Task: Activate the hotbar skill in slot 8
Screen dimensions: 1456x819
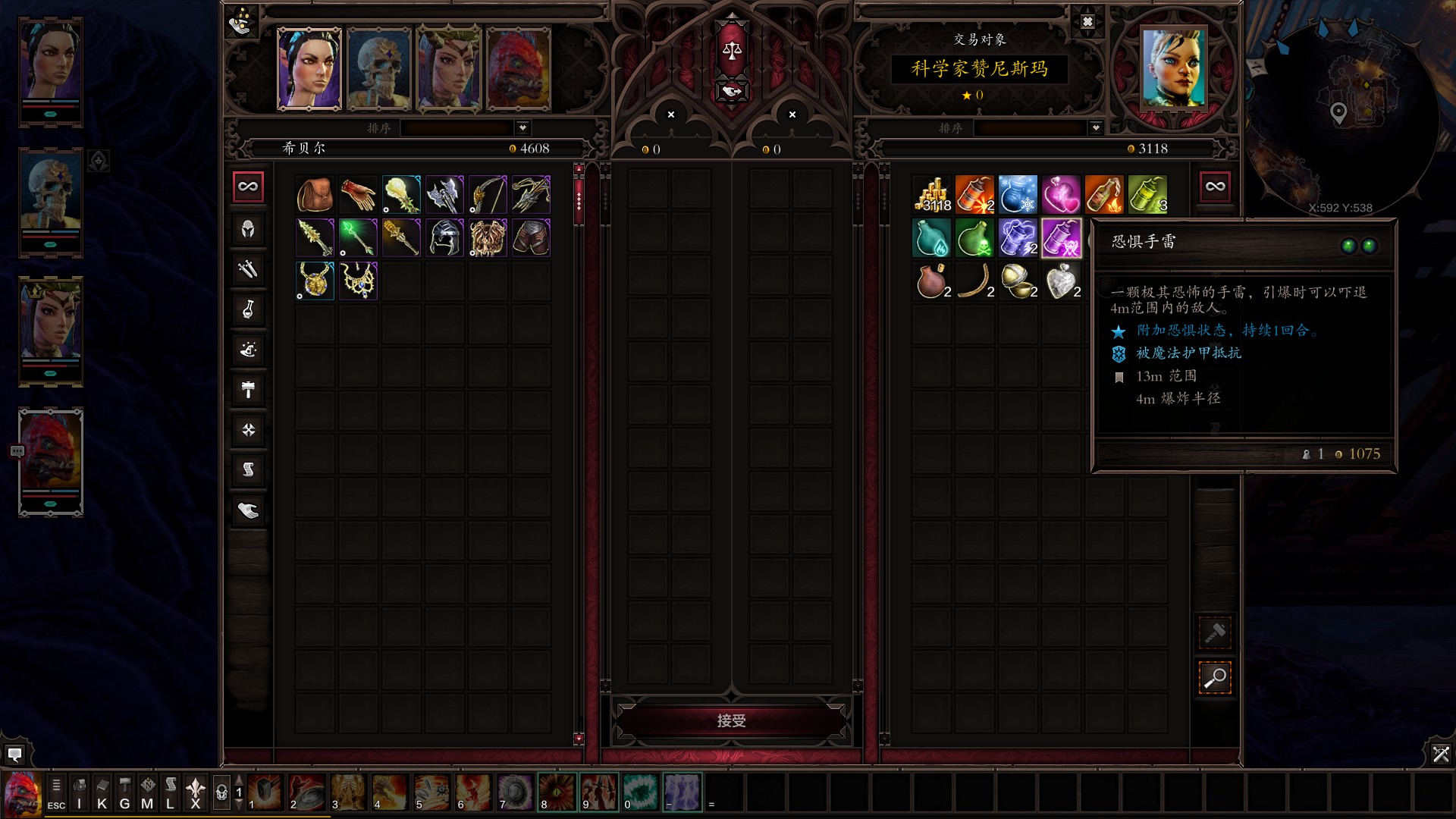Action: coord(557,792)
